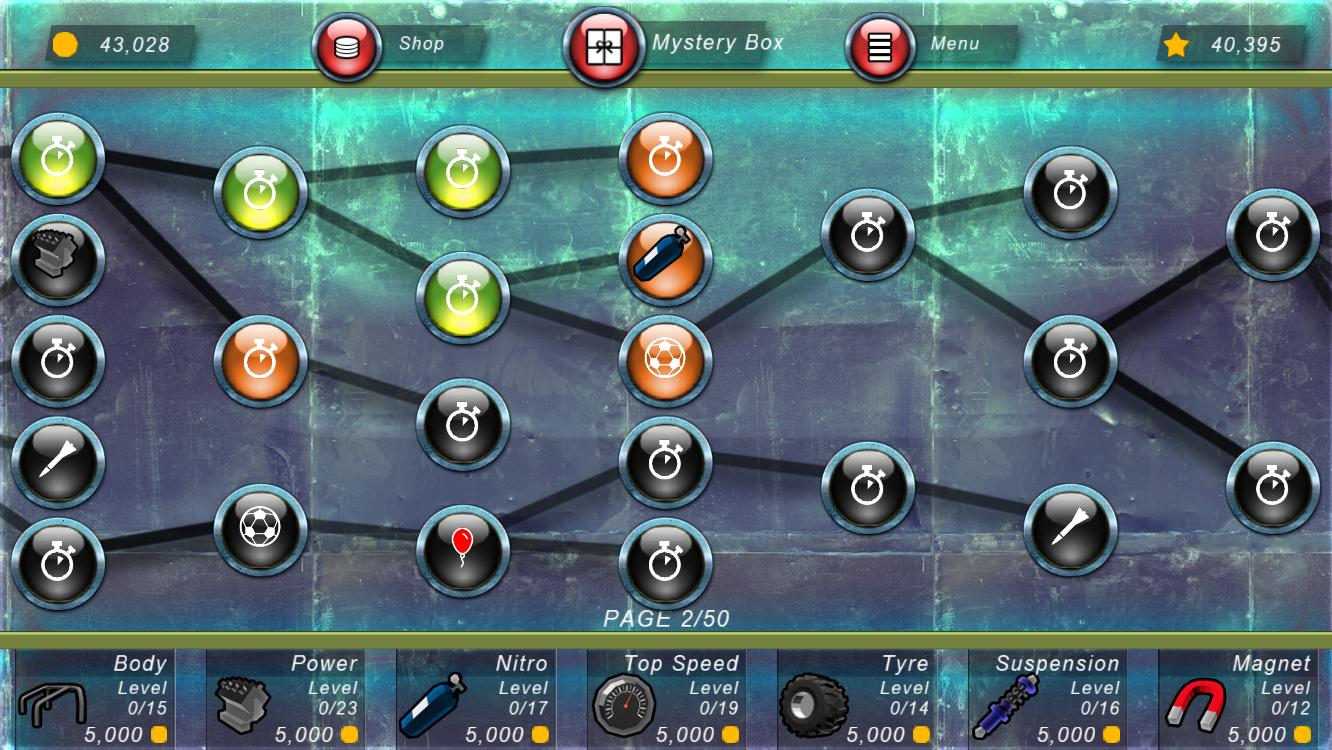Upgrade the Nitro canister
1332x750 pixels.
(x=474, y=698)
